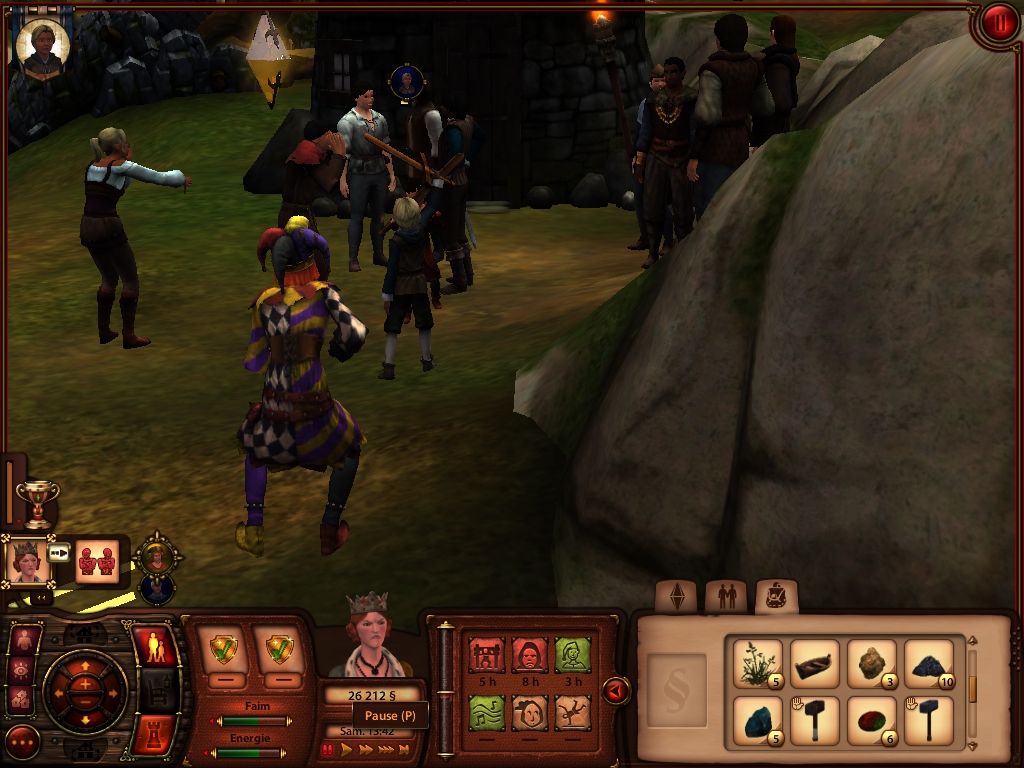Pick the dark blue ore pile slot

click(929, 662)
